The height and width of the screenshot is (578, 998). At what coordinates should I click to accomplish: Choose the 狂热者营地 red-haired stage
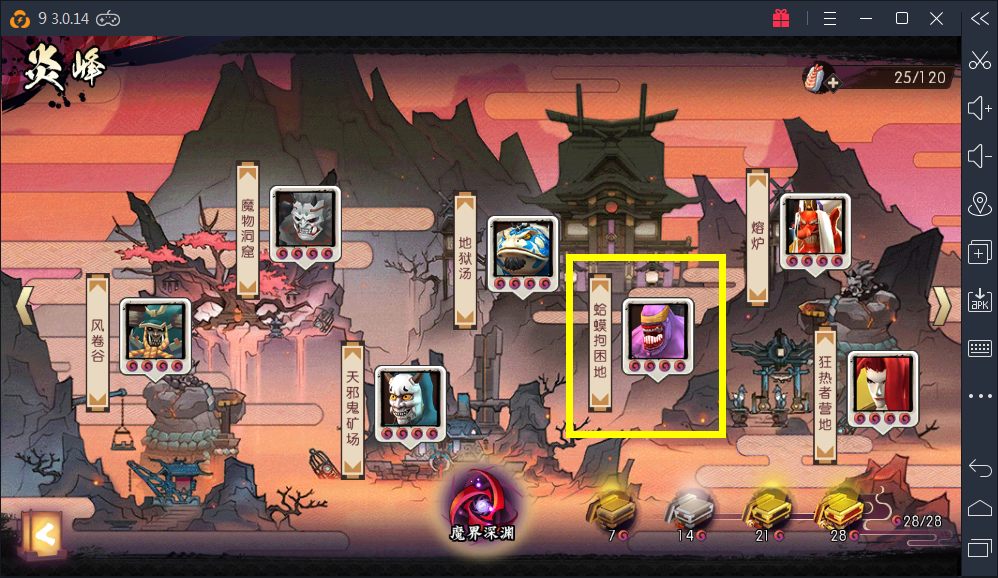tap(881, 384)
